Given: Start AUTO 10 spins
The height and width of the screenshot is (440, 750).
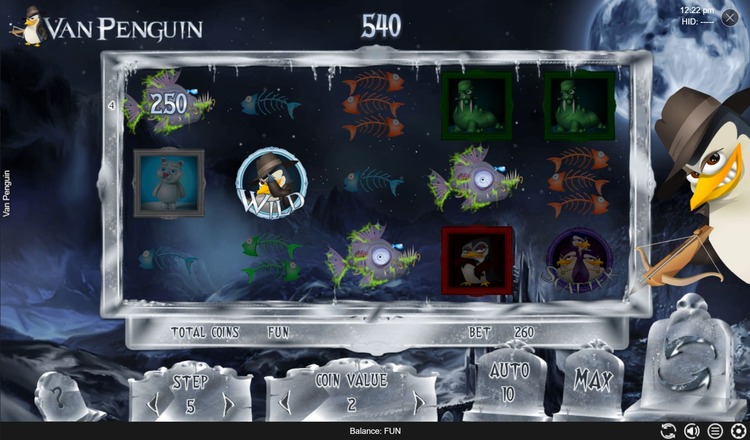Looking at the screenshot, I should click(509, 383).
